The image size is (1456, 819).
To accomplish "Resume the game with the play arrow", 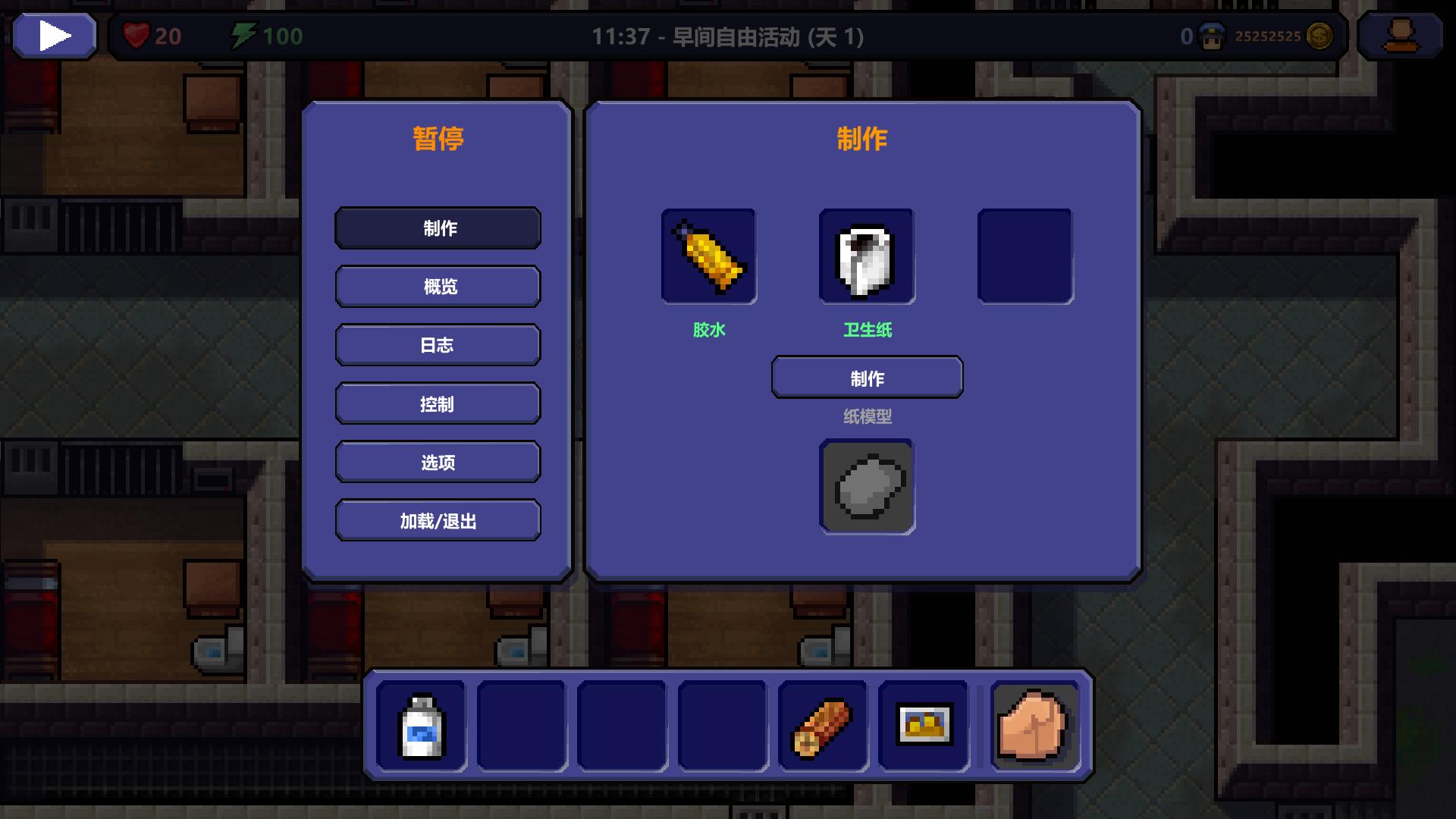I will click(53, 34).
